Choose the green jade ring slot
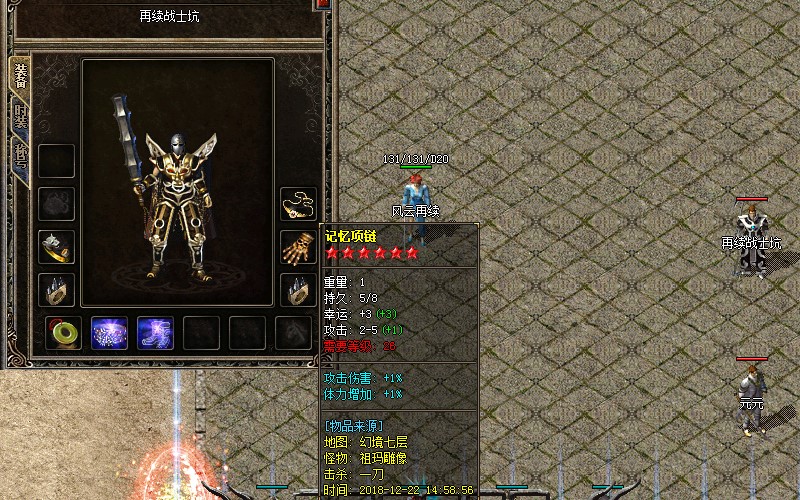 coord(64,333)
